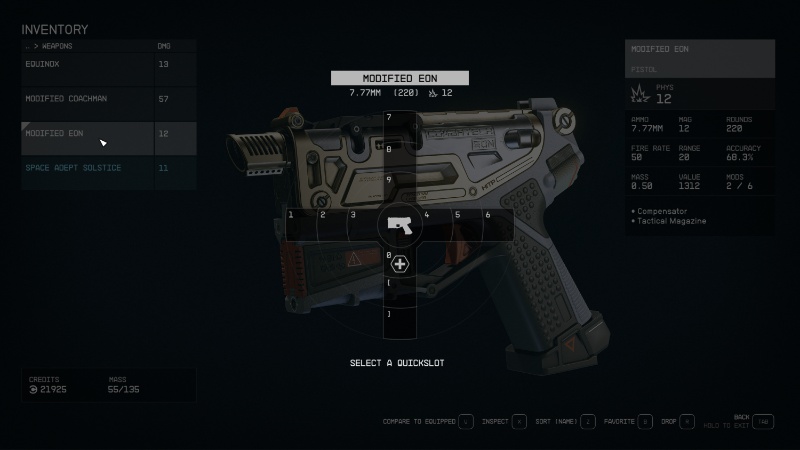Choose the Modified Eon inventory entry
The height and width of the screenshot is (450, 800).
(x=88, y=133)
